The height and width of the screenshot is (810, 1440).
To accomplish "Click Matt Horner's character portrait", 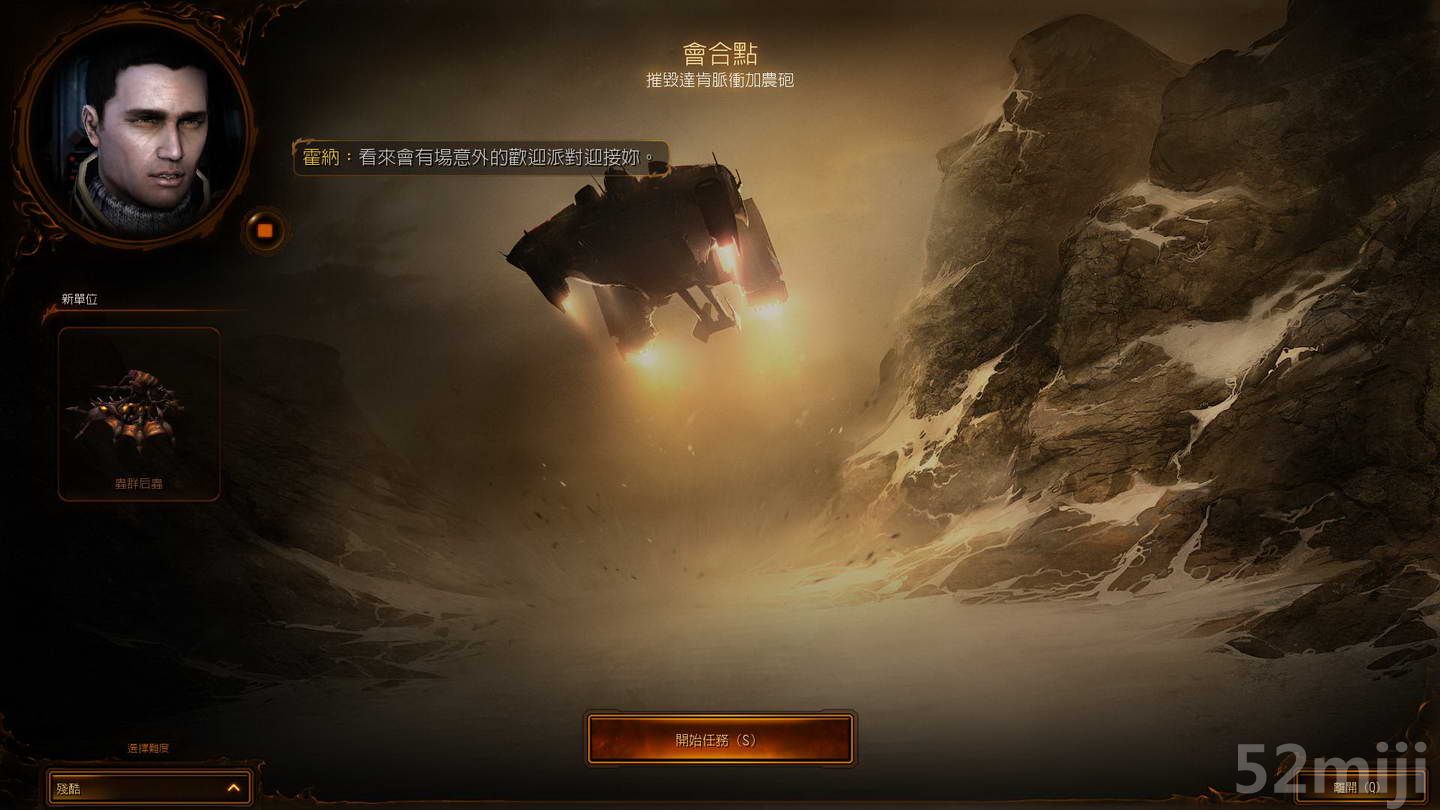I will pyautogui.click(x=135, y=140).
